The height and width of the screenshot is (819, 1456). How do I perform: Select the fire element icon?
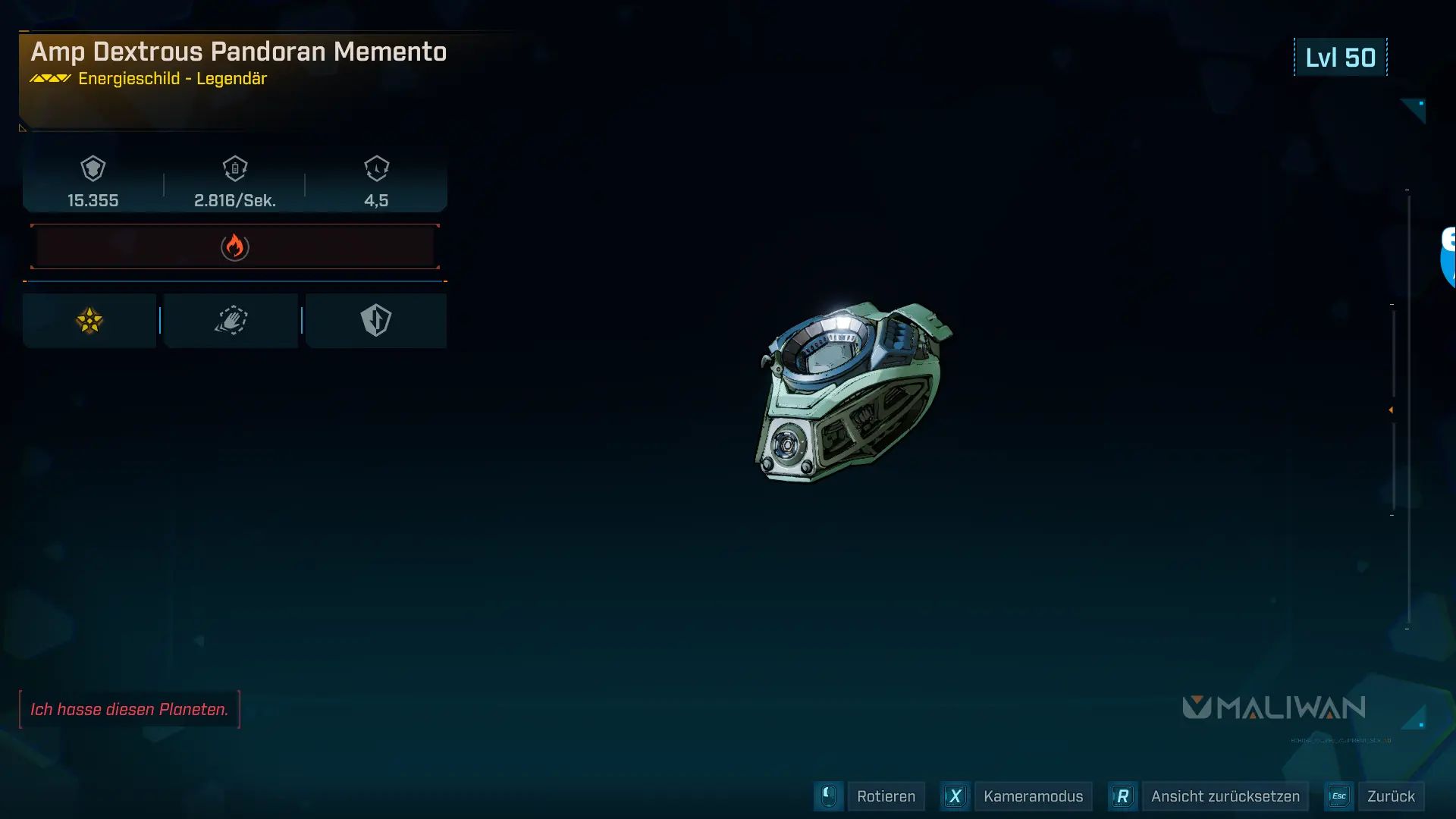click(x=235, y=246)
